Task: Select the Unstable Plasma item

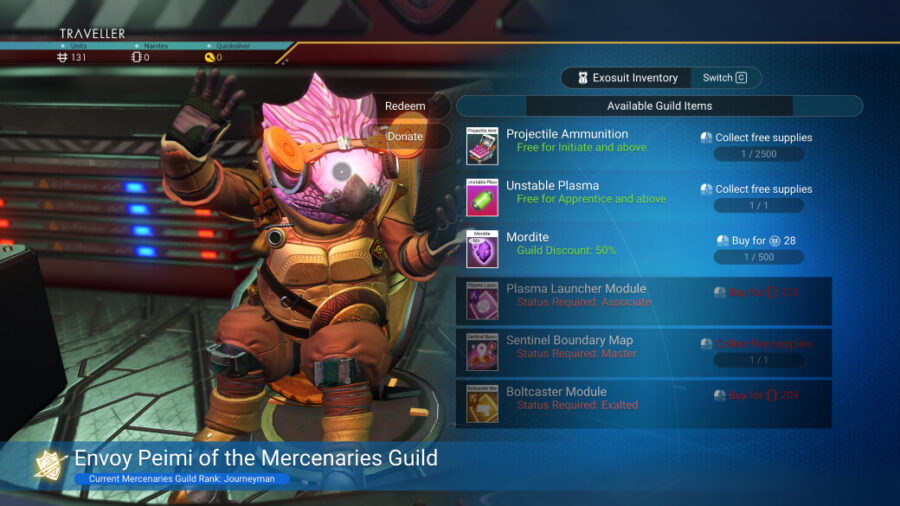Action: pos(552,186)
